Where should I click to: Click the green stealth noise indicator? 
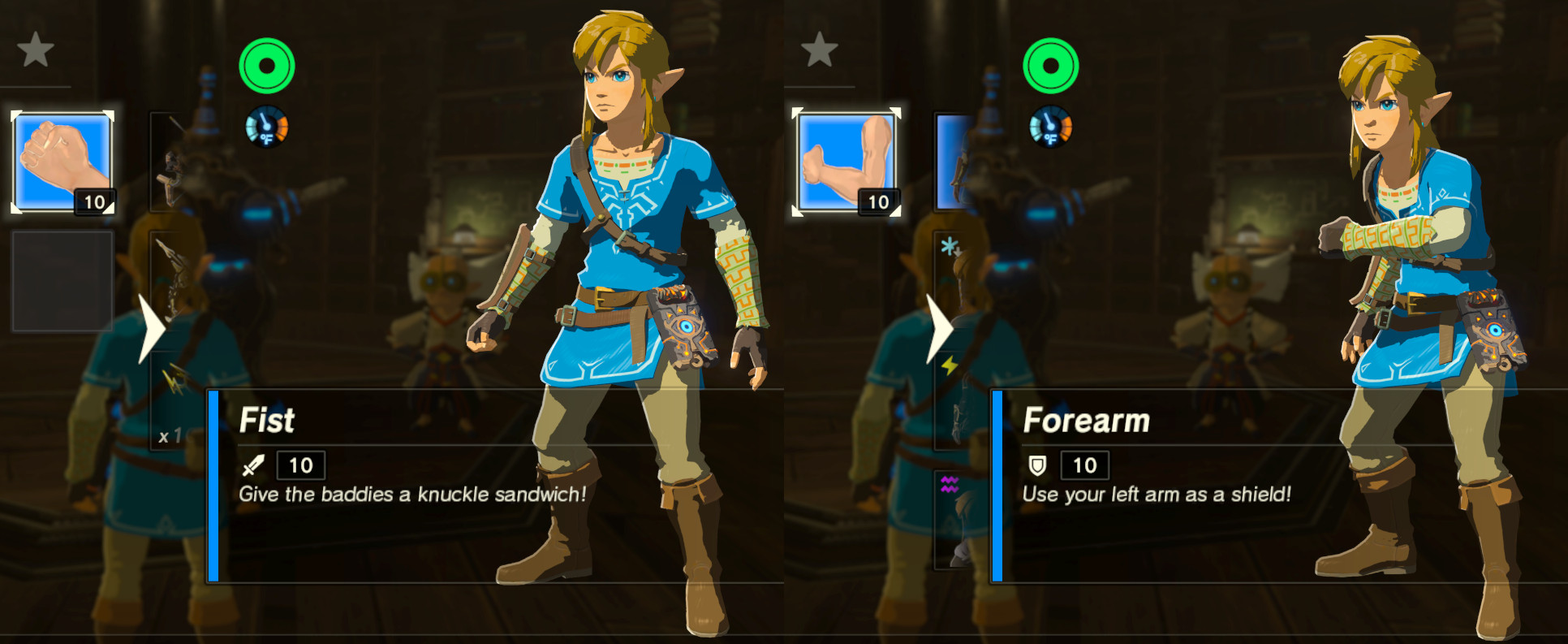(x=267, y=65)
